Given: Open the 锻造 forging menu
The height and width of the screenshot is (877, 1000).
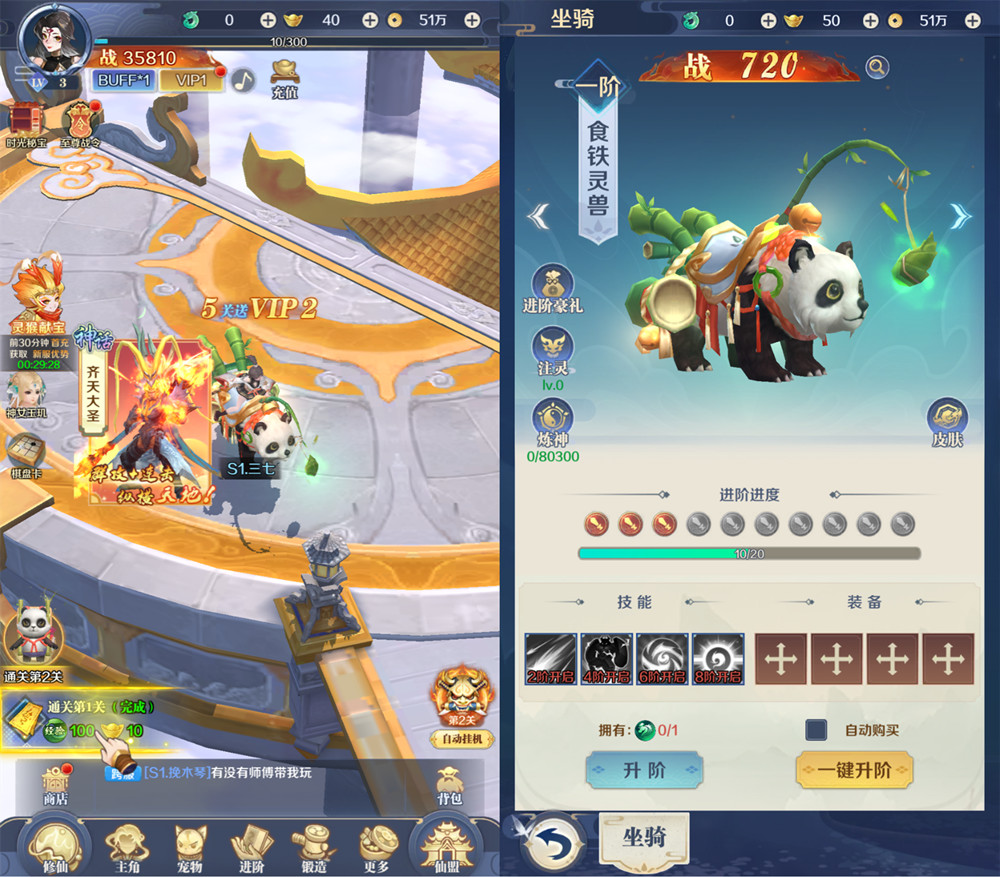Looking at the screenshot, I should [x=315, y=847].
